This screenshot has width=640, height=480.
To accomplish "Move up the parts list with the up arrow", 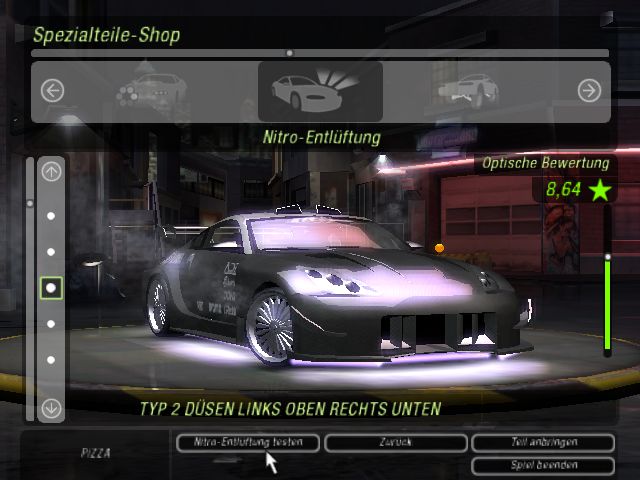I will point(52,171).
